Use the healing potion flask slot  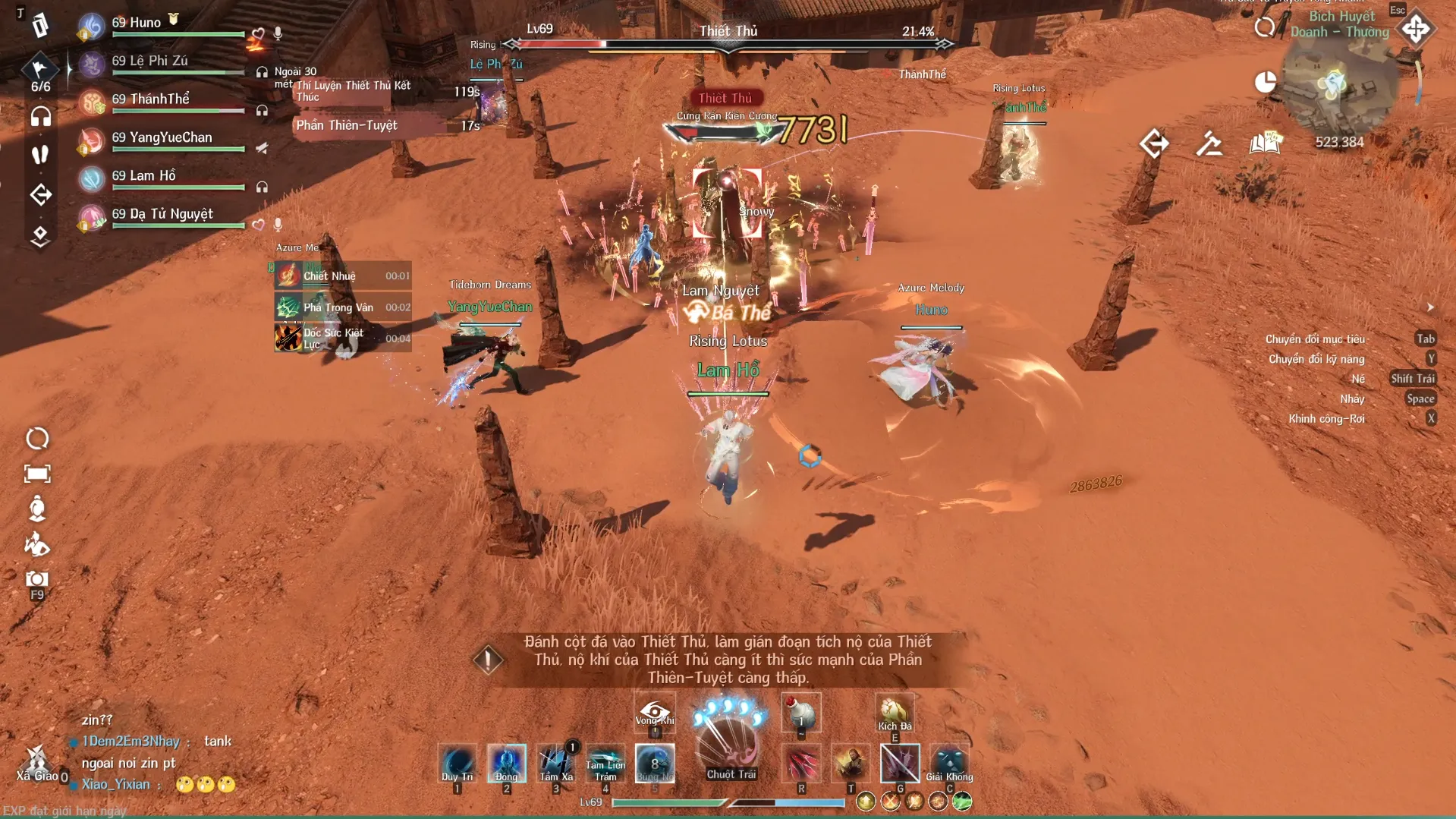(x=800, y=713)
